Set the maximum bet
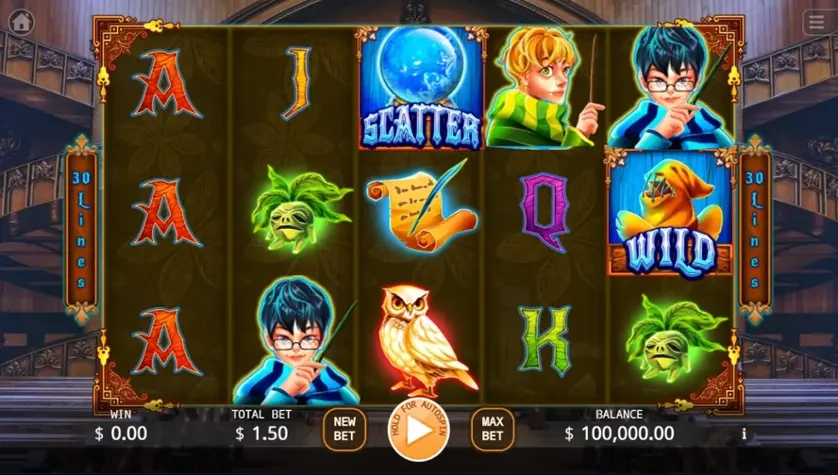Screen dimensions: 838x475 pyautogui.click(x=492, y=429)
